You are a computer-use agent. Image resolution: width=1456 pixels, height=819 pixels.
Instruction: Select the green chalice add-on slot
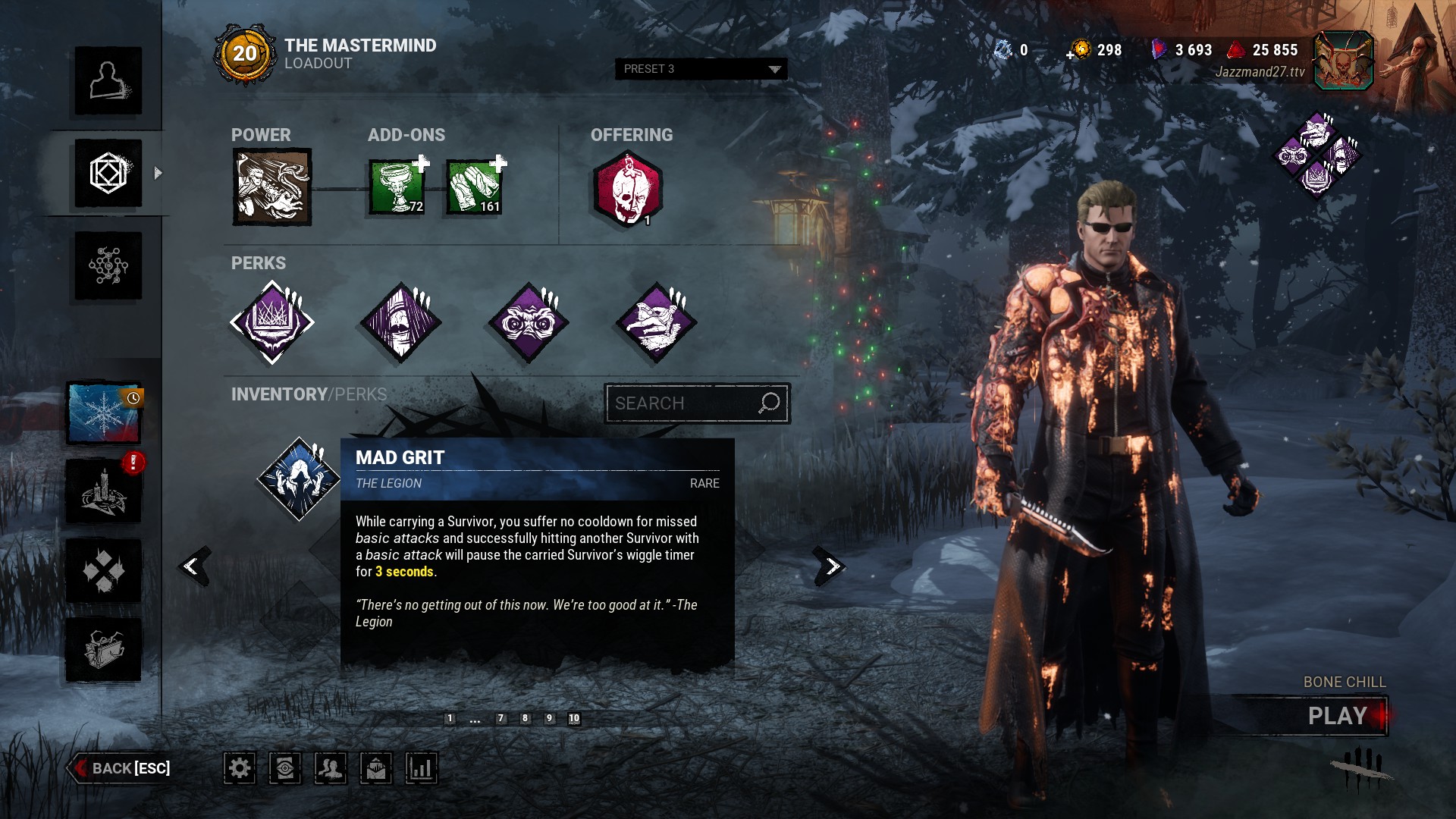point(397,187)
